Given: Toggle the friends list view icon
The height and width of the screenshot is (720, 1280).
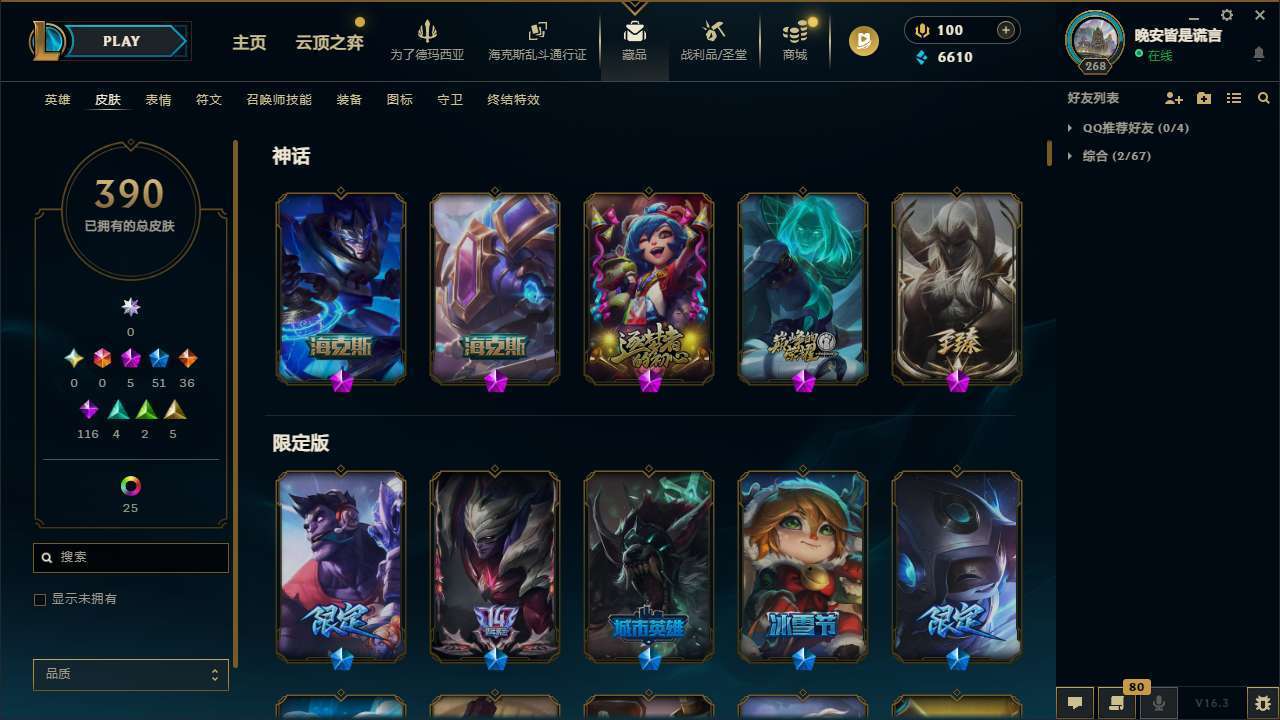Looking at the screenshot, I should click(x=1234, y=98).
